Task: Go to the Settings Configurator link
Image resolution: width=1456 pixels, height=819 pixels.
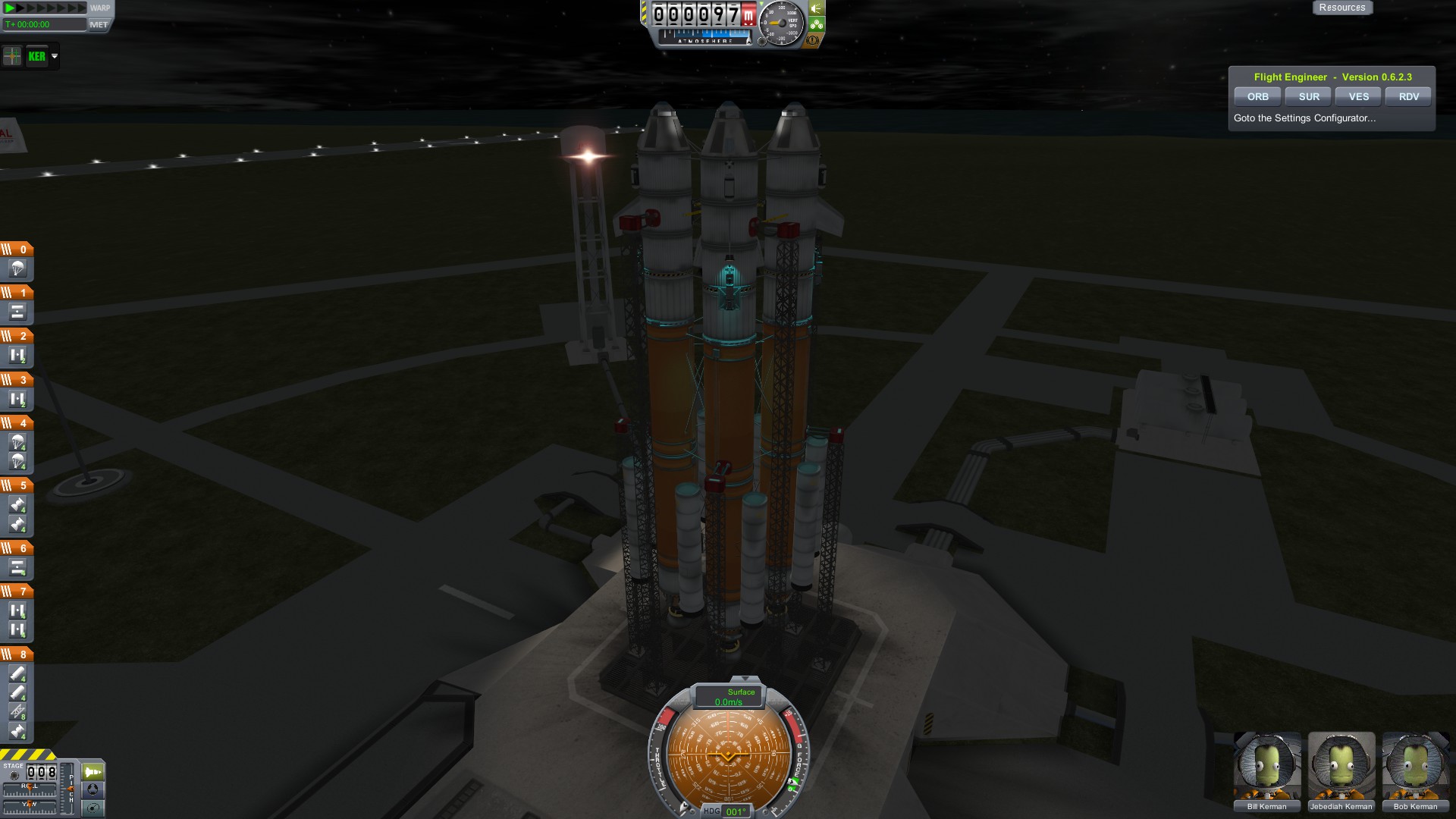Action: [x=1304, y=118]
